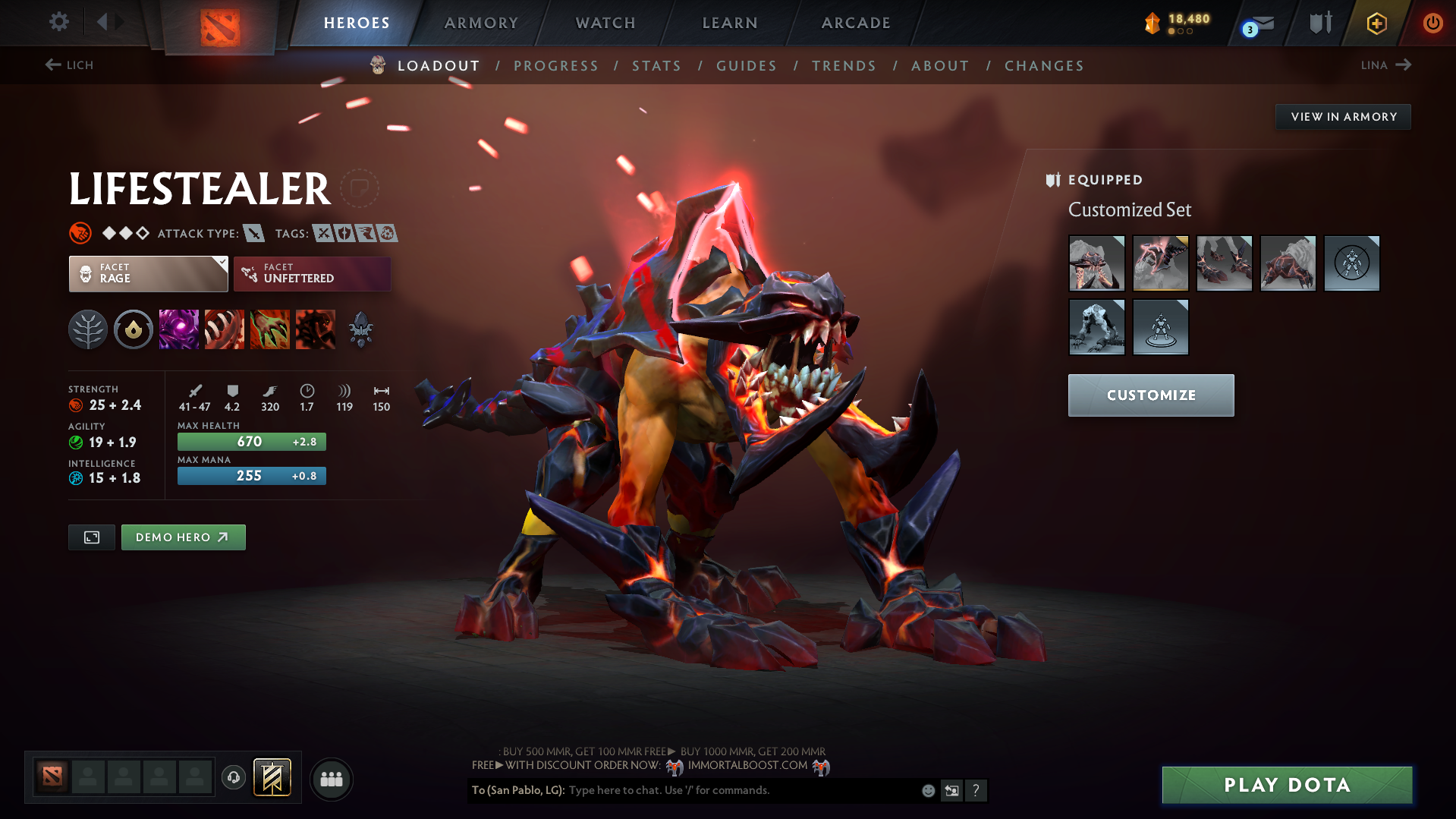Click the Infest ultimate ability icon
This screenshot has width=1456, height=819.
(316, 329)
